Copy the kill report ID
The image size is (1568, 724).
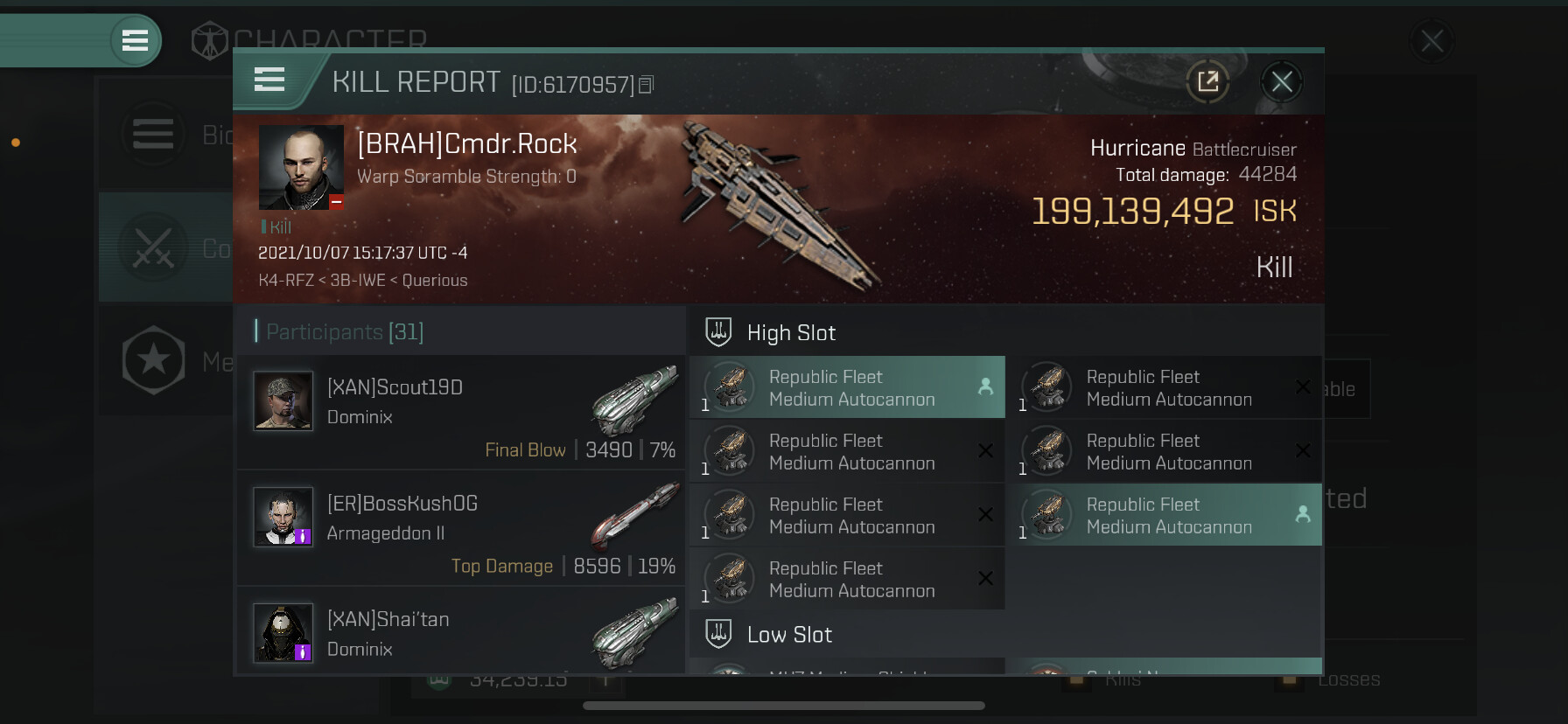click(x=647, y=85)
